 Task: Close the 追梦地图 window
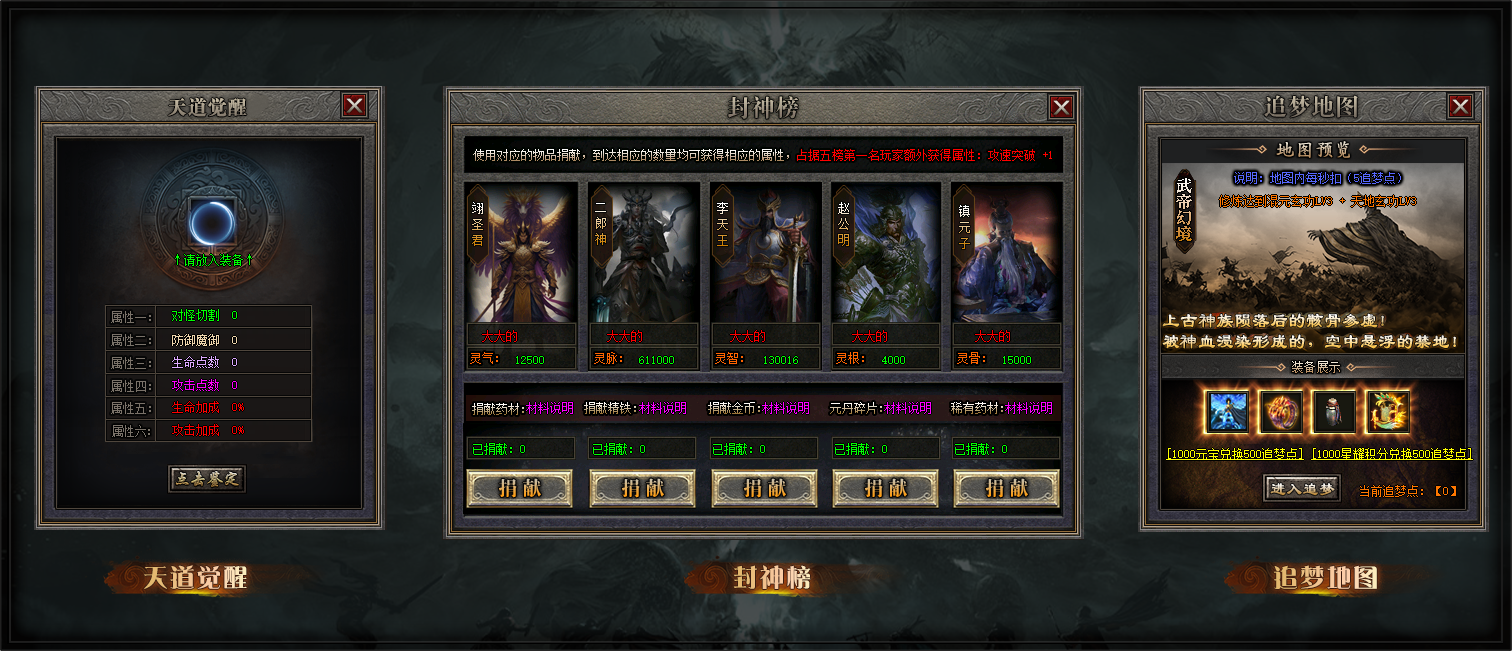tap(1459, 106)
